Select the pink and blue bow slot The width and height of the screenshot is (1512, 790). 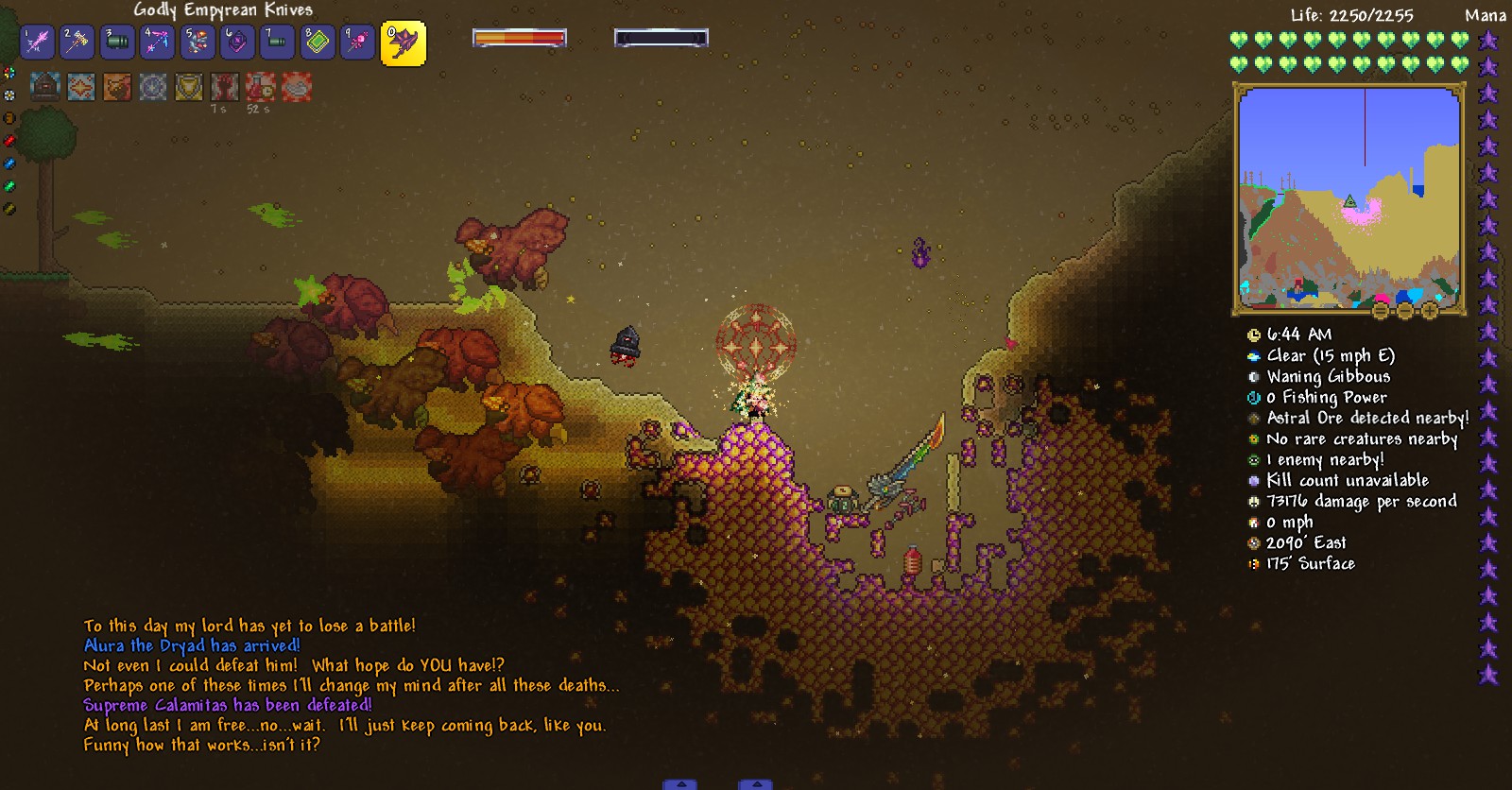pyautogui.click(x=157, y=43)
